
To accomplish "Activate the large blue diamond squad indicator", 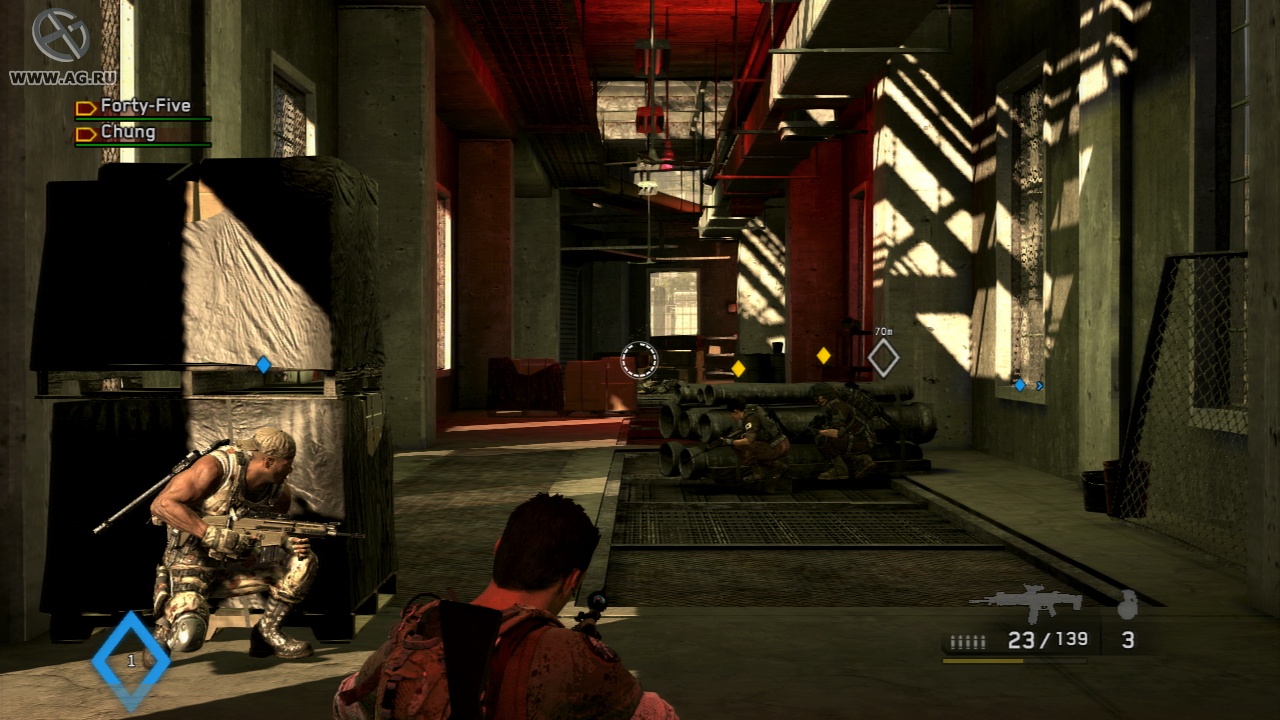I will [131, 660].
